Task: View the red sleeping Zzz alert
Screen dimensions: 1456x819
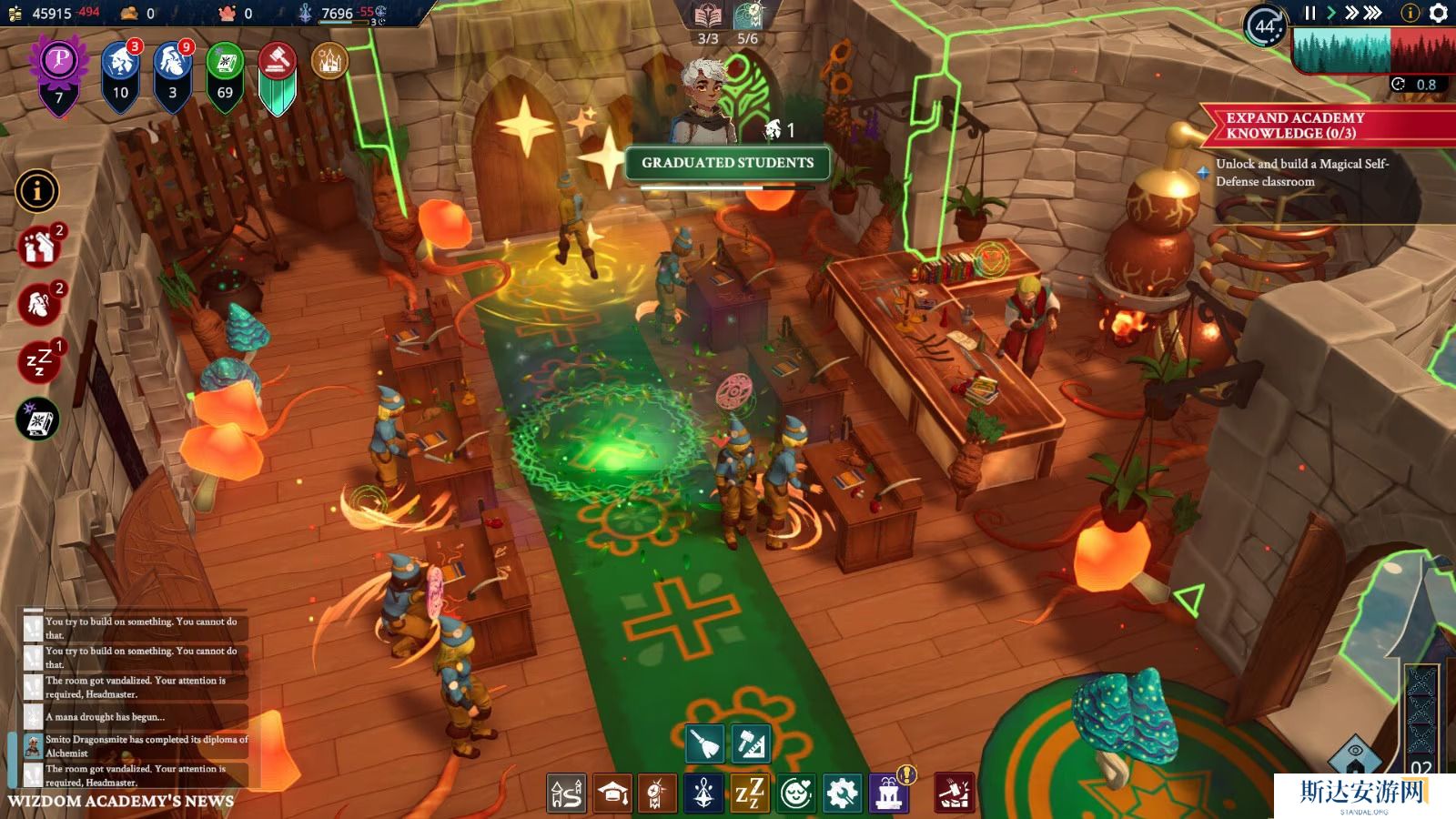Action: pos(39,361)
